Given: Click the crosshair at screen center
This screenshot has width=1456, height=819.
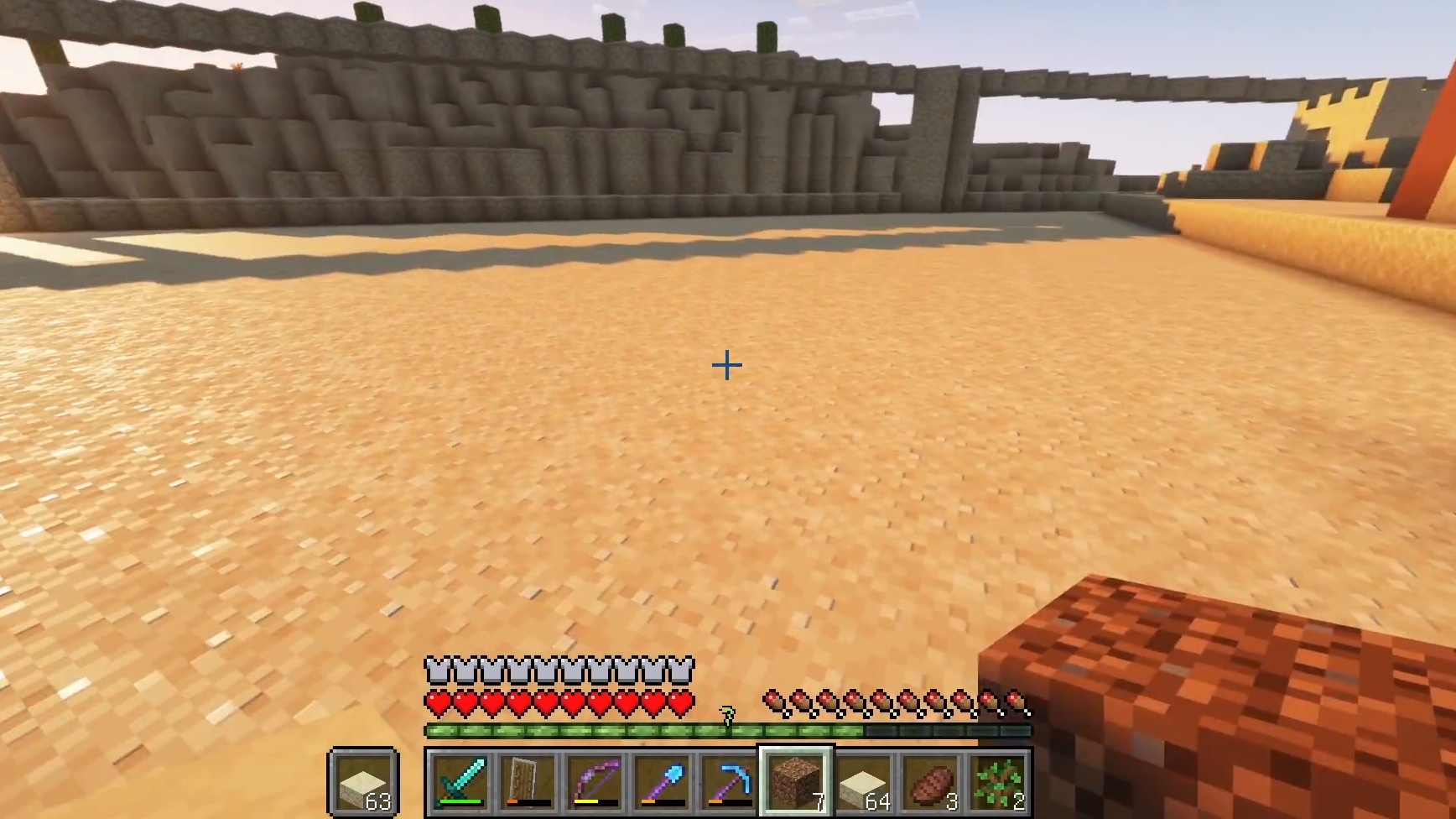Looking at the screenshot, I should (x=726, y=365).
